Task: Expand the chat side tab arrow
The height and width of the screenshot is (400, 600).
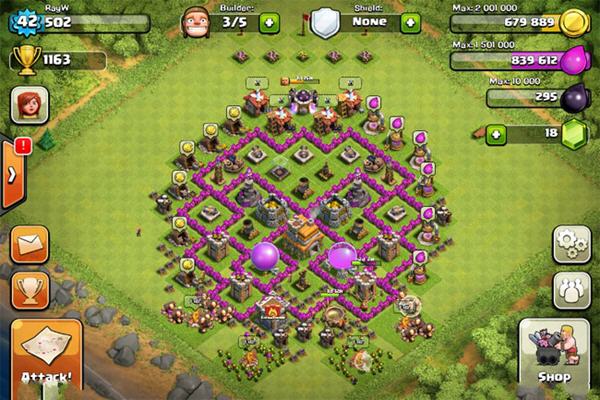Action: pos(11,174)
